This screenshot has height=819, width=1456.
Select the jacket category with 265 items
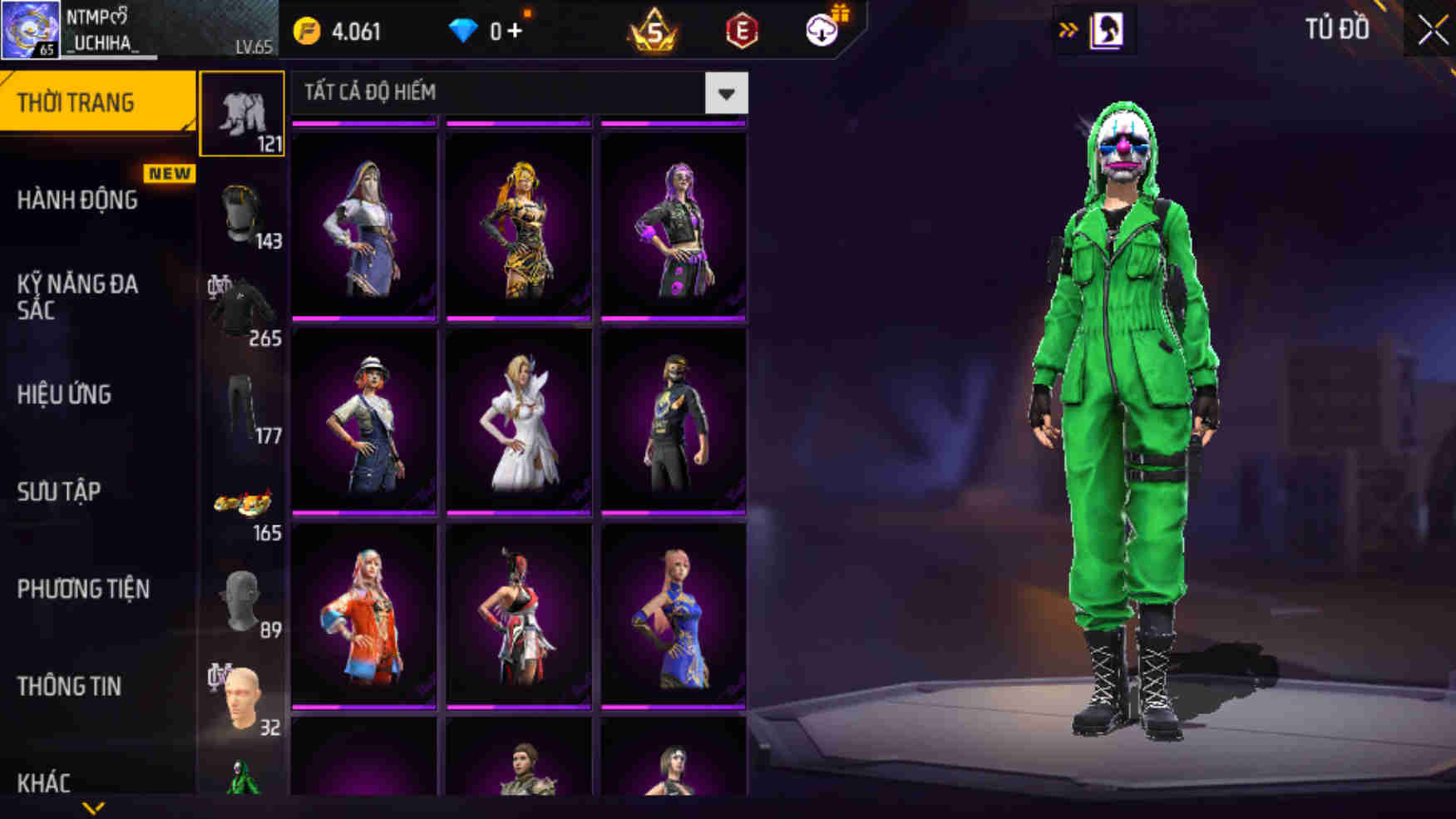click(x=242, y=299)
